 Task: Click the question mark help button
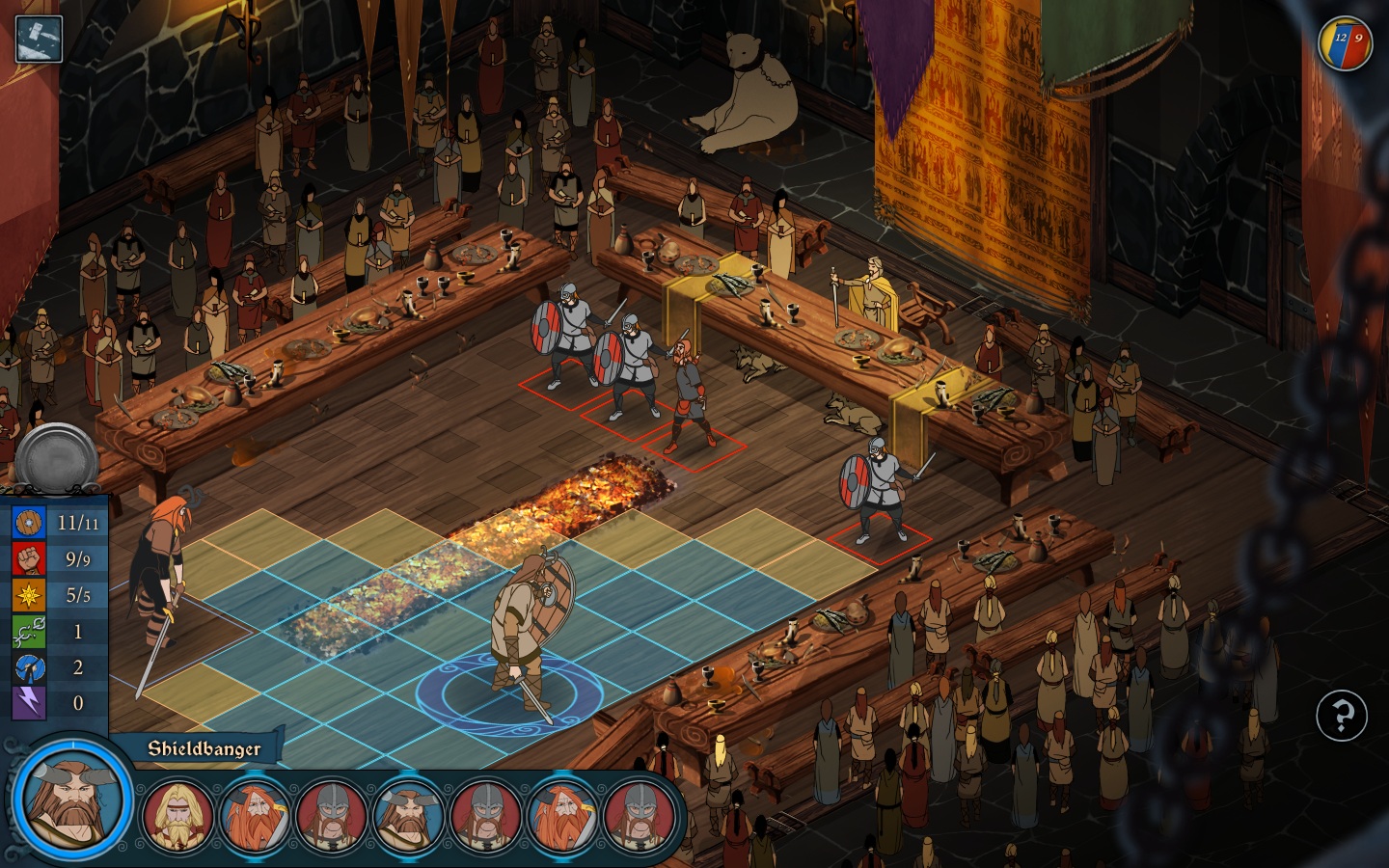[1342, 716]
